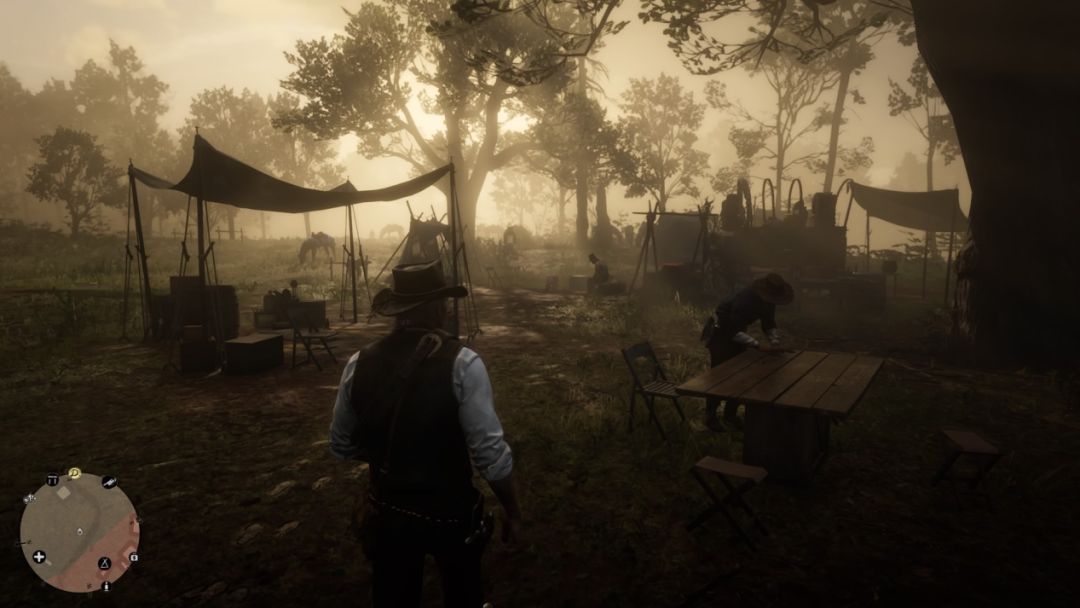
Task: Click the tent campsite marker on minimap
Action: click(105, 563)
